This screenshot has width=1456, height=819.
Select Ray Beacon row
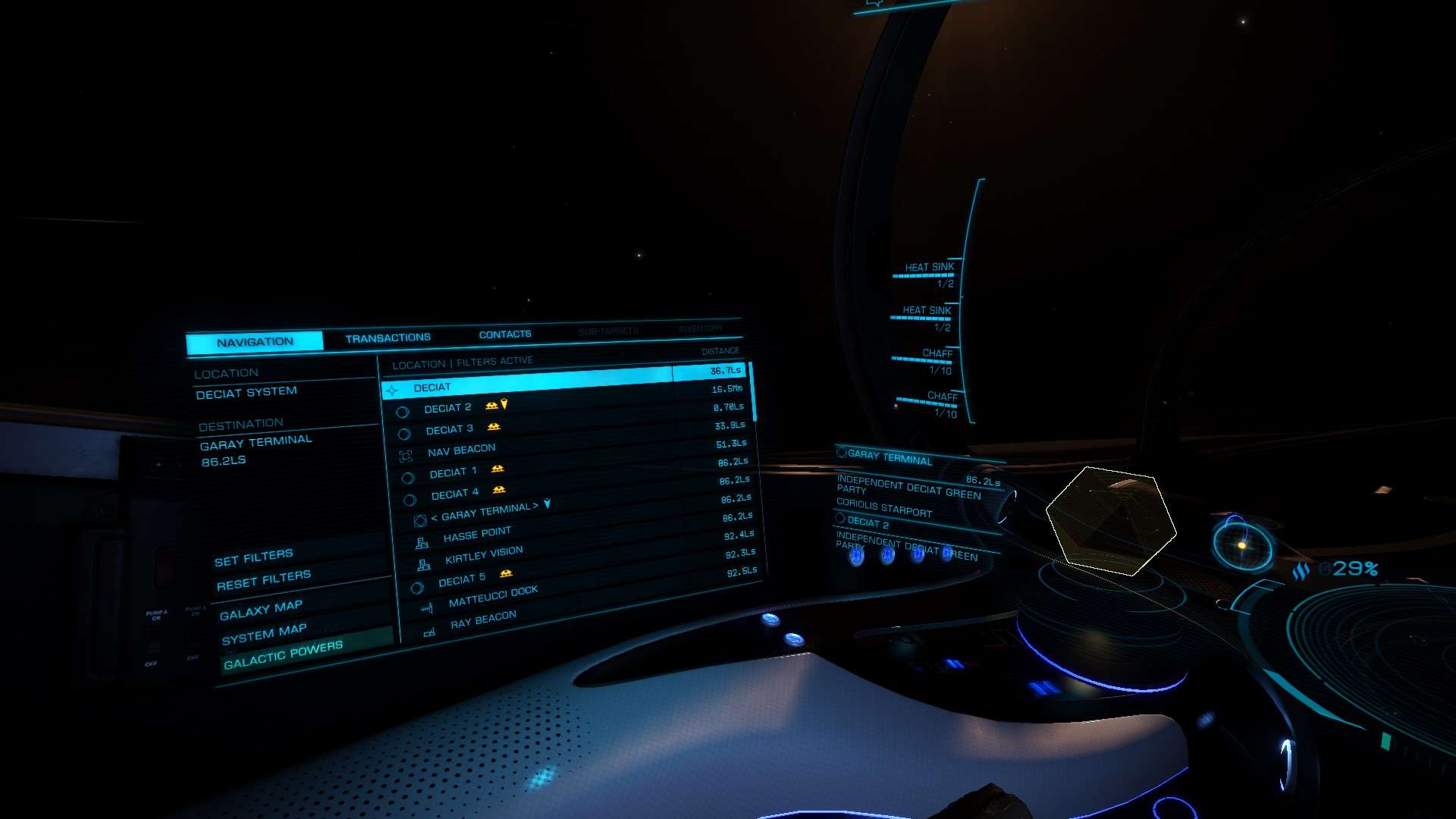pos(483,620)
